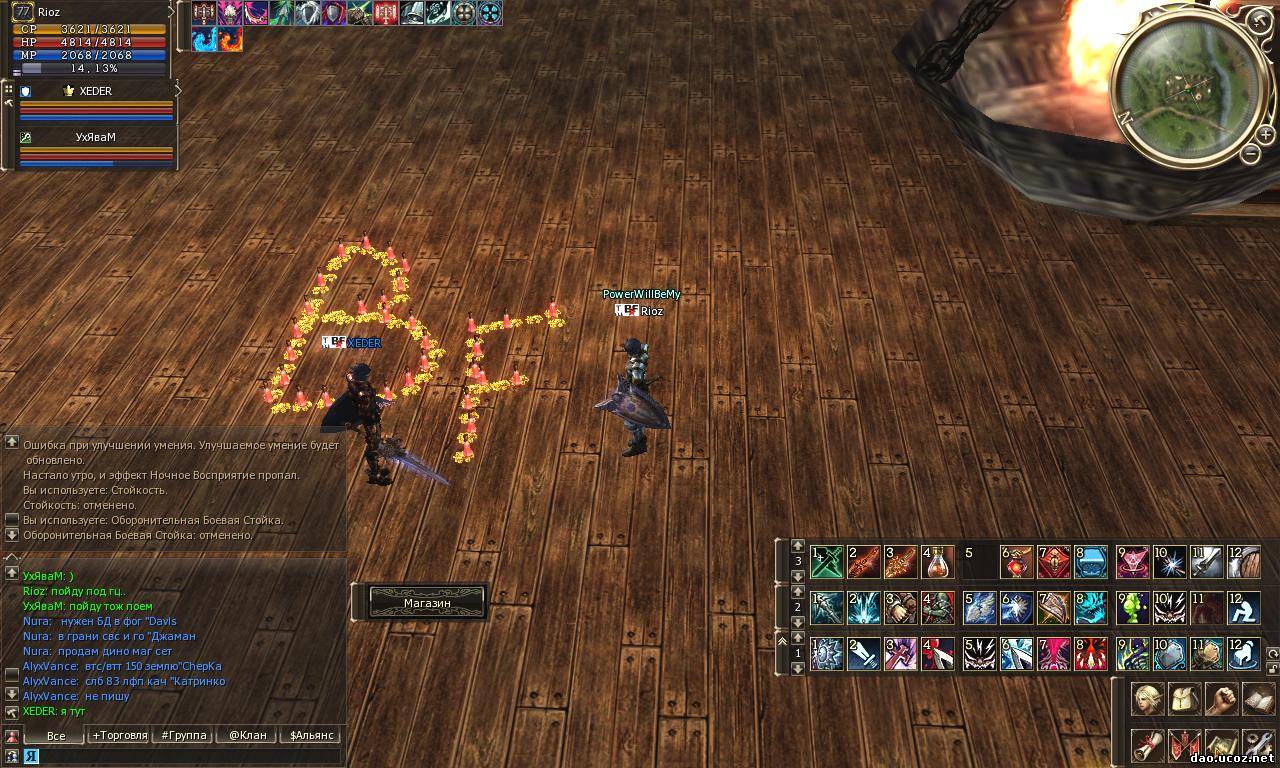Screen dimensions: 1280x768
Task: Switch to the Все chat tab
Action: click(x=56, y=735)
